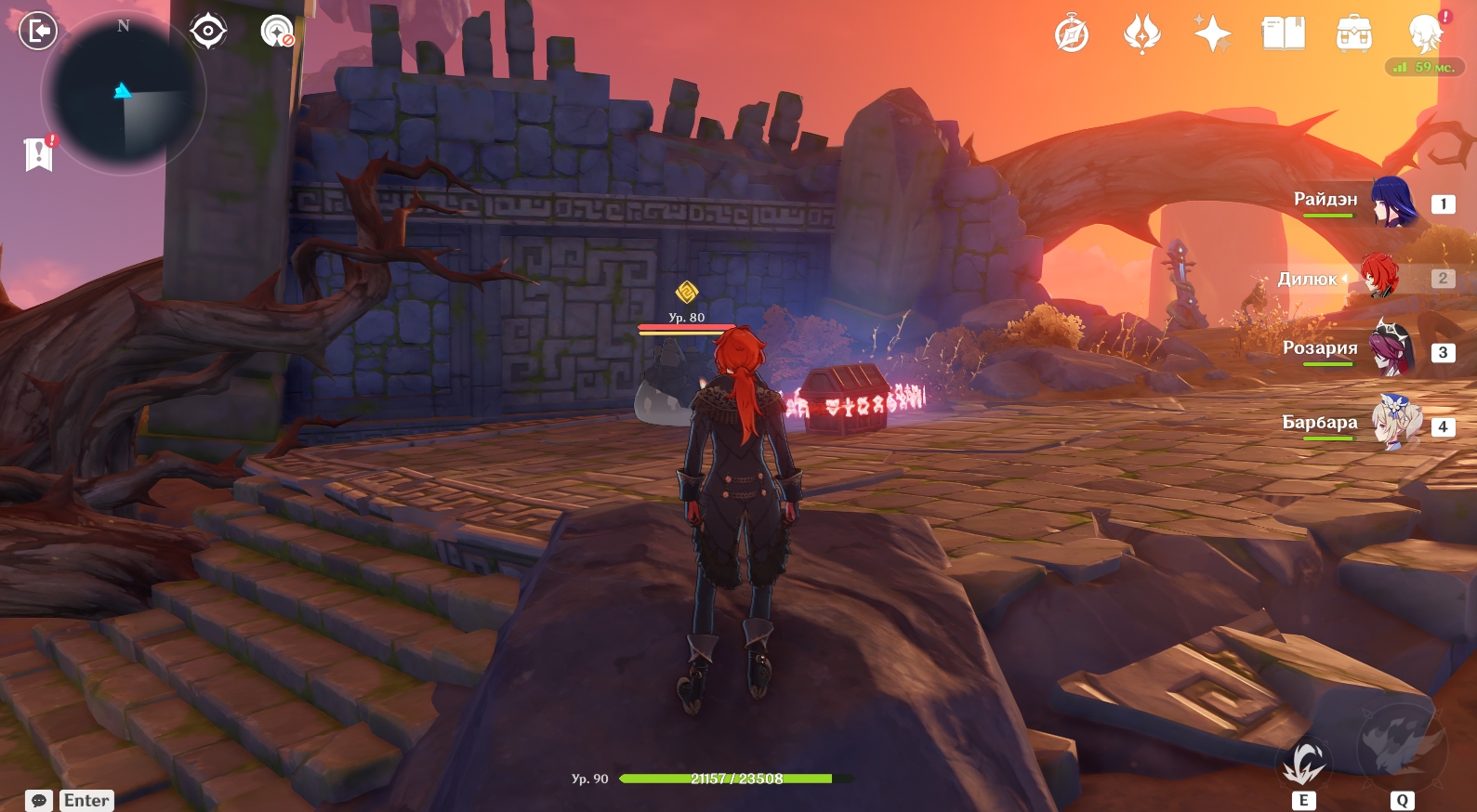Open the Paimon main menu

click(x=1425, y=34)
